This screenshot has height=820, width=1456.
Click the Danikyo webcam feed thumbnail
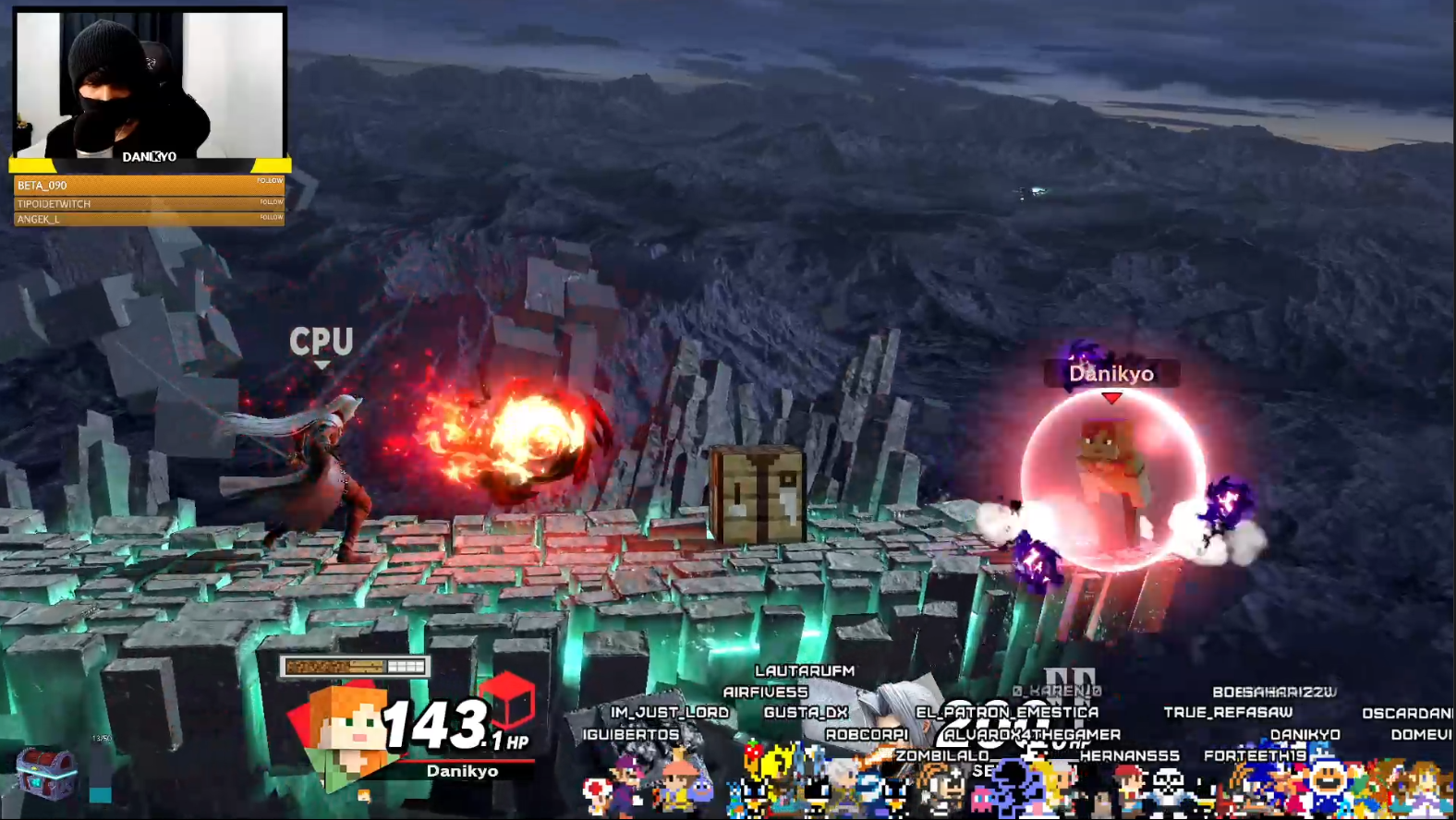tap(150, 86)
